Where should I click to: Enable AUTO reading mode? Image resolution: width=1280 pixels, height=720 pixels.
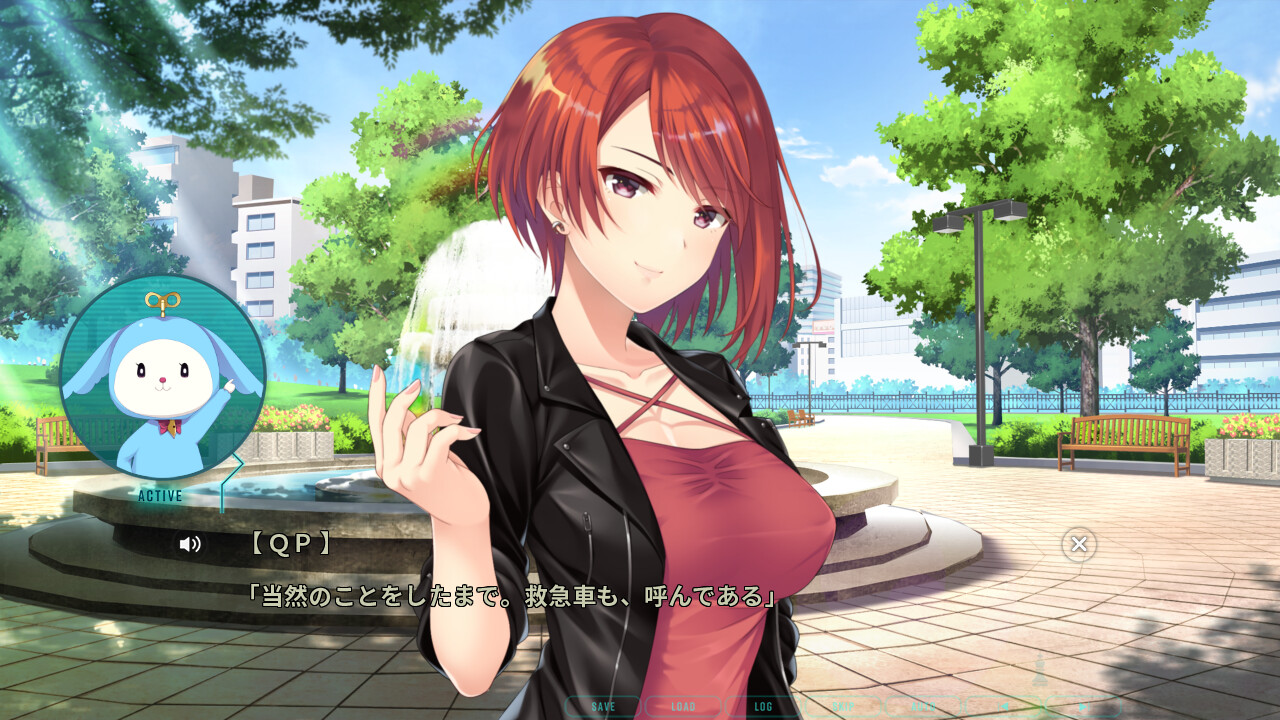click(923, 707)
